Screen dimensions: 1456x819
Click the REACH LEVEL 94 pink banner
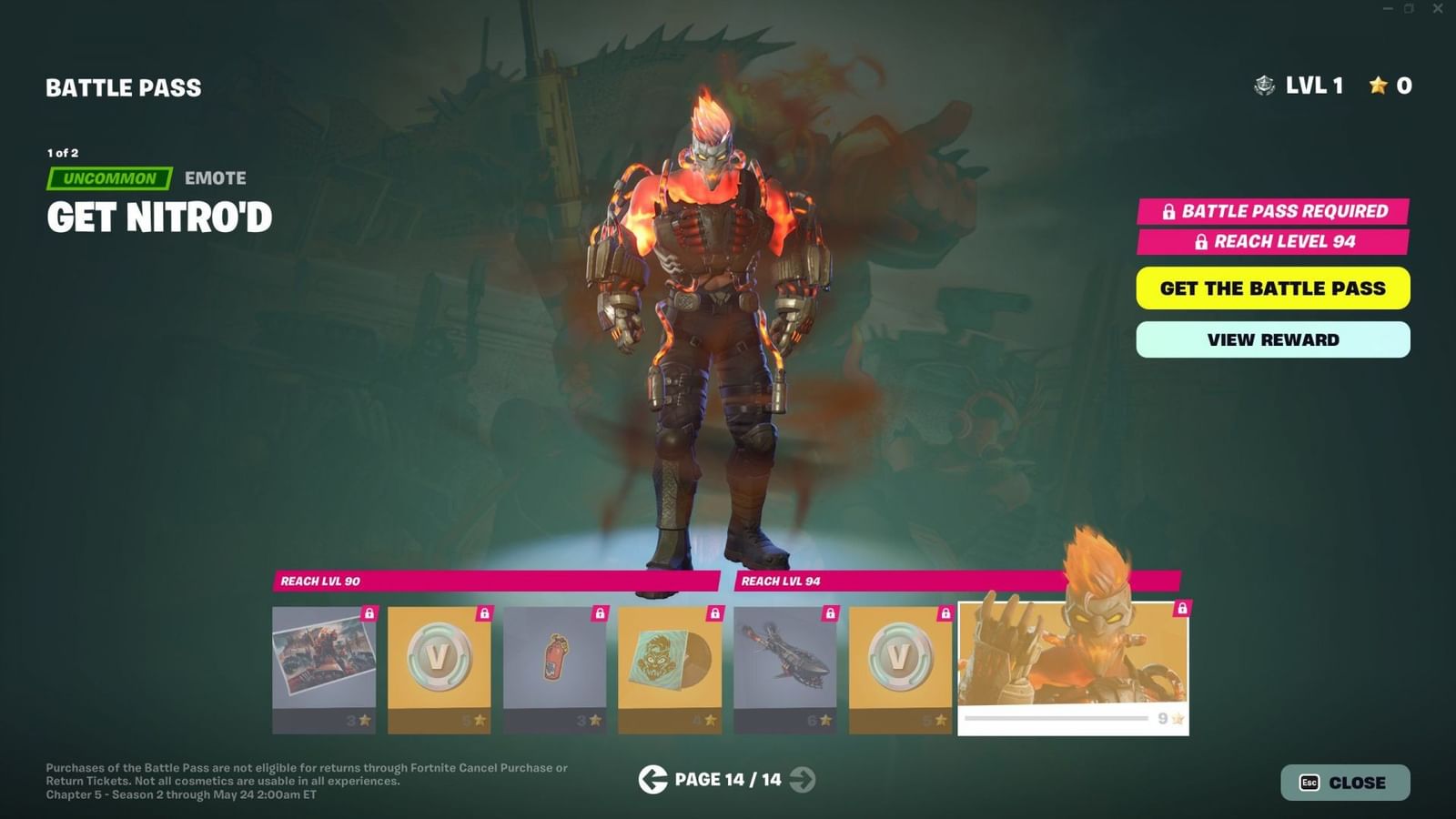tap(1271, 242)
